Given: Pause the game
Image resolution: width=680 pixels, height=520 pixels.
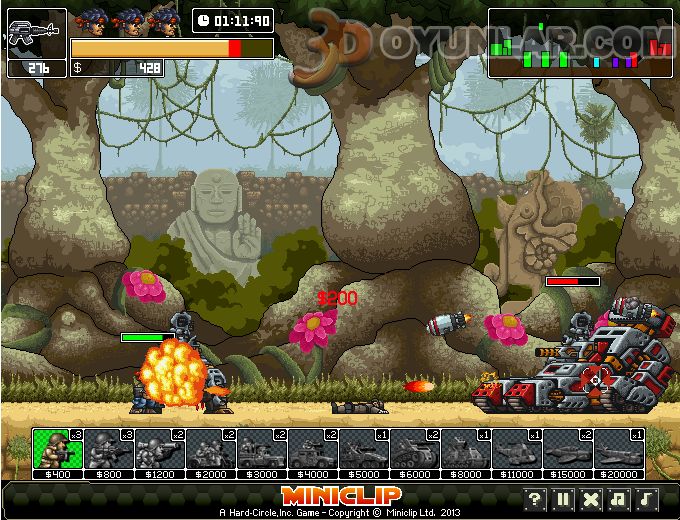Looking at the screenshot, I should (563, 499).
